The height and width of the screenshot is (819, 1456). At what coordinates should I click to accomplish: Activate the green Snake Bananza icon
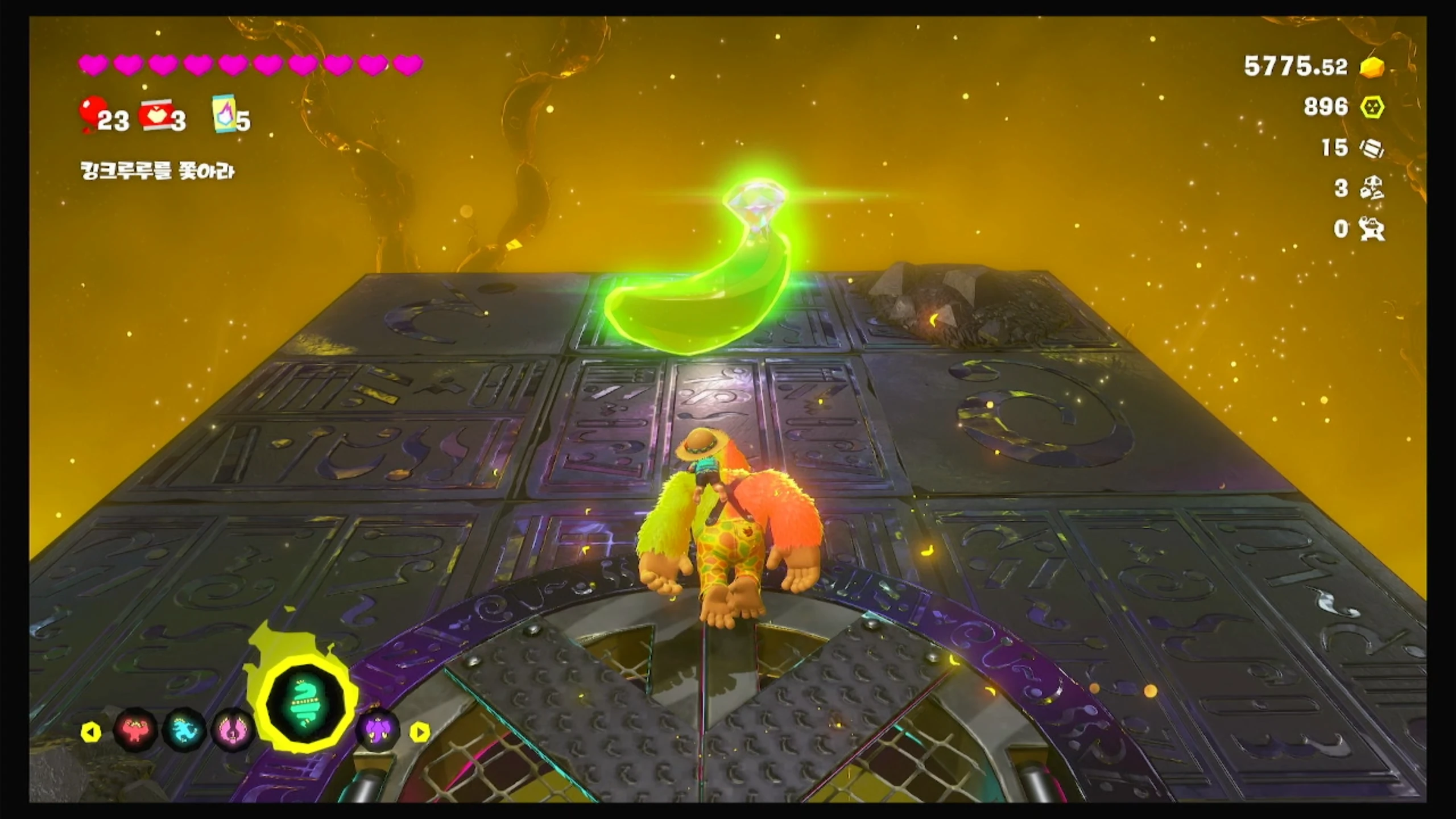point(306,709)
